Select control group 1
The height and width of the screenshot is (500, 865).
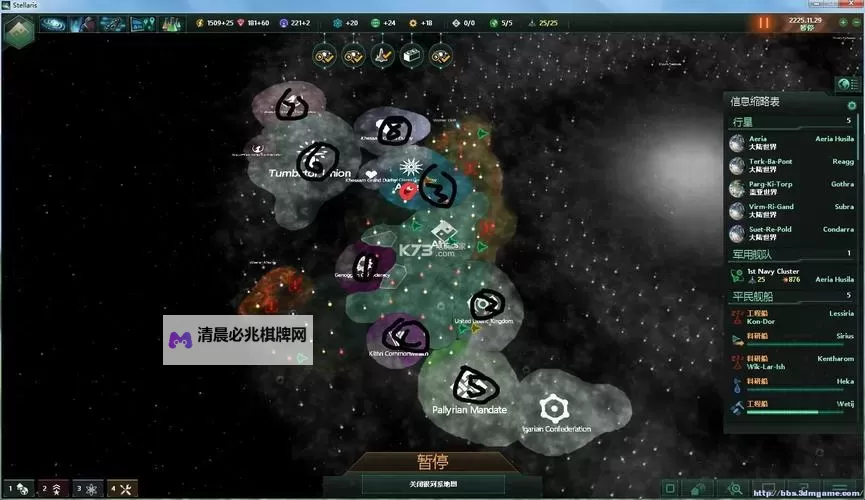coord(18,489)
